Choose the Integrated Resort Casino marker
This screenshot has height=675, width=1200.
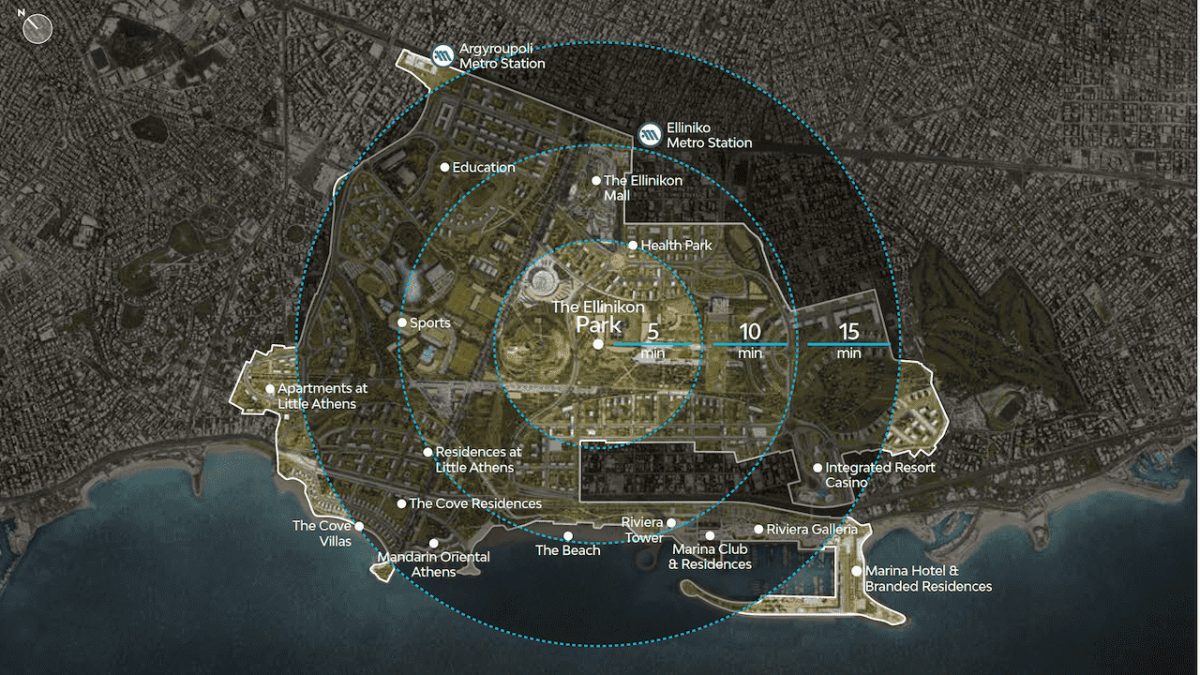[x=817, y=468]
